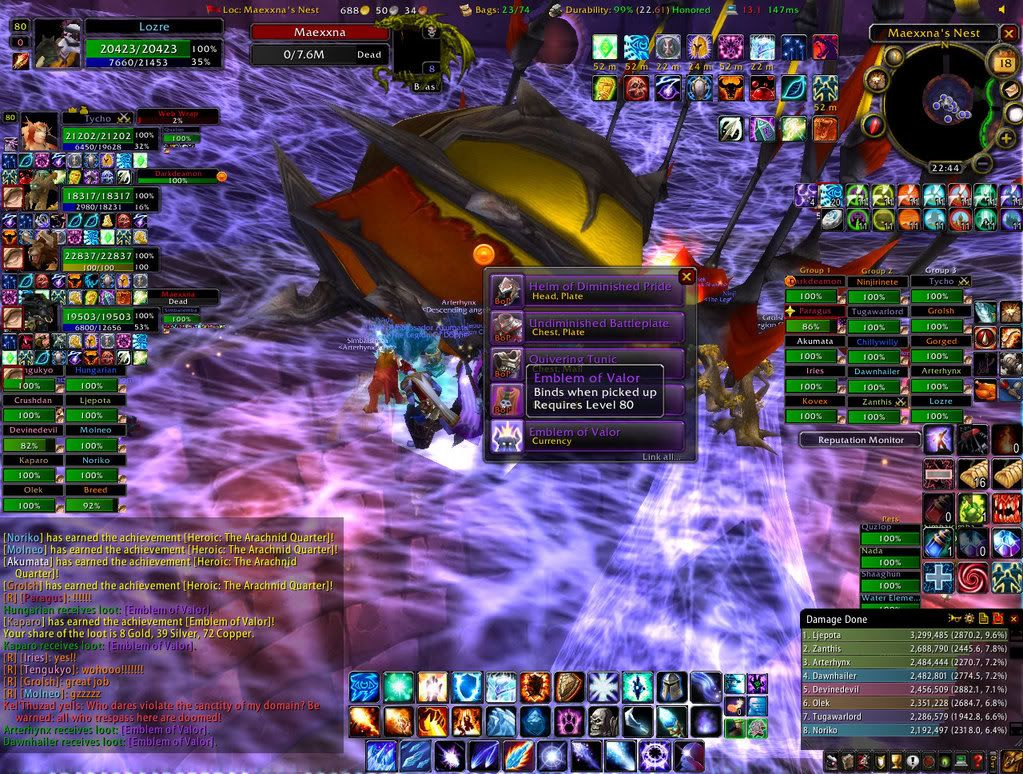Close the loot window
This screenshot has width=1023, height=774.
click(x=686, y=277)
